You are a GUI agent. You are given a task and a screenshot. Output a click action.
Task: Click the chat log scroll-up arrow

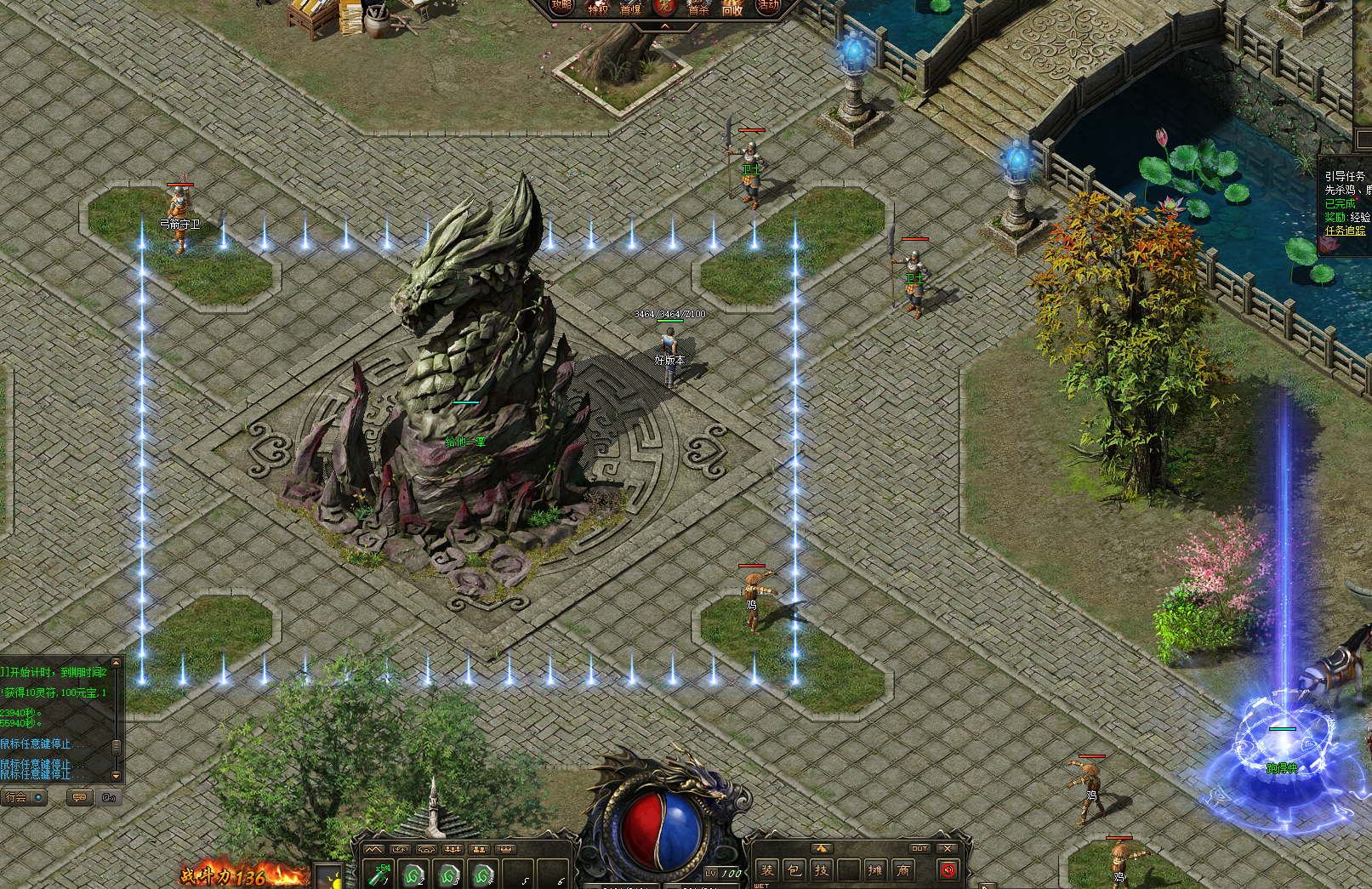117,663
